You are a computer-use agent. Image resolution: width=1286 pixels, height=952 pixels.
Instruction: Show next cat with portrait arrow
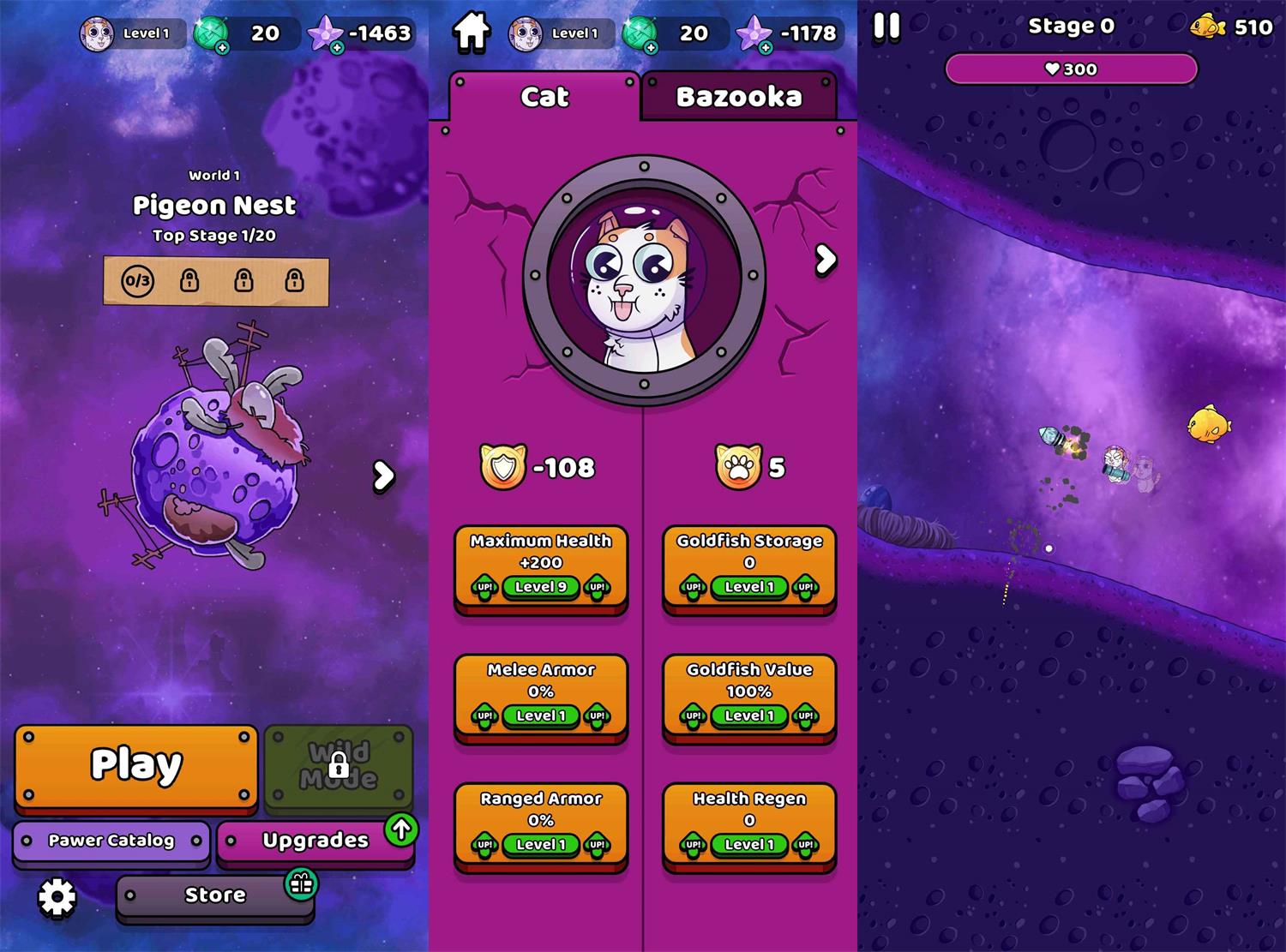pyautogui.click(x=825, y=259)
